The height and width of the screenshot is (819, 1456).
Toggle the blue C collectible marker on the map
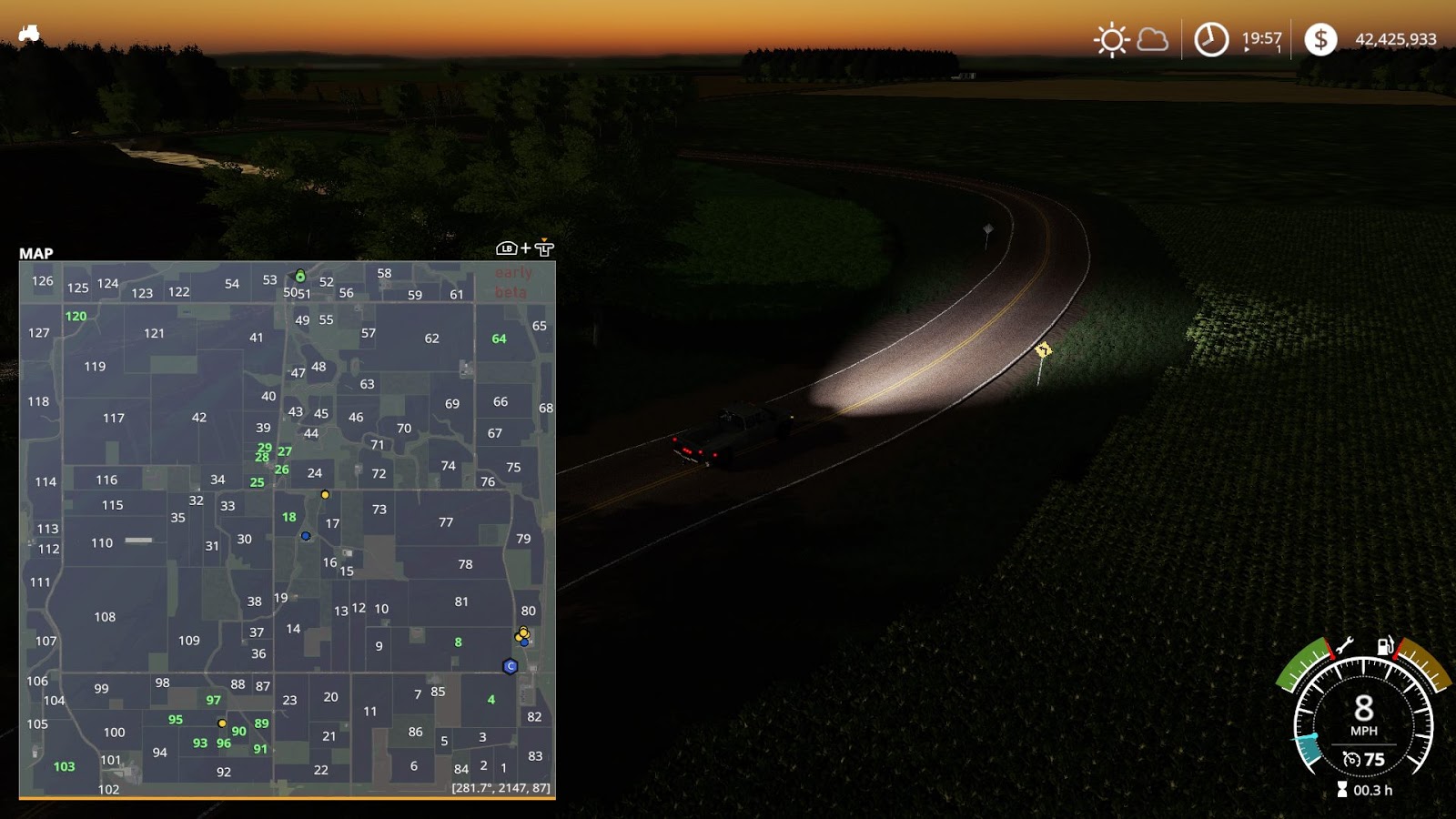point(510,667)
